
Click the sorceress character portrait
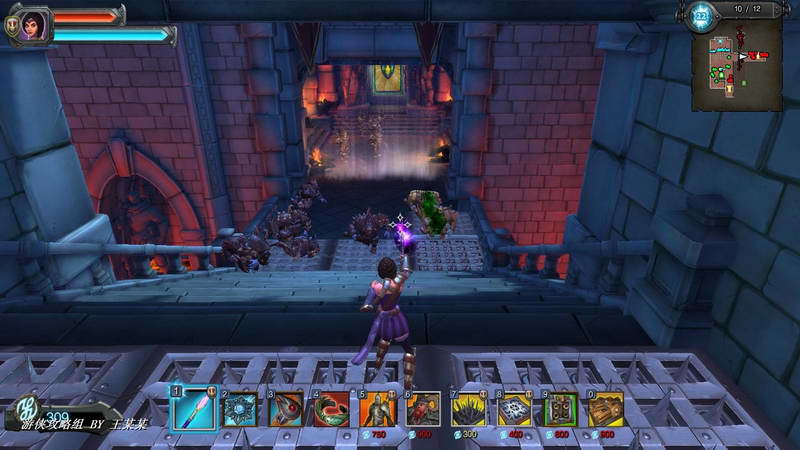tap(34, 23)
